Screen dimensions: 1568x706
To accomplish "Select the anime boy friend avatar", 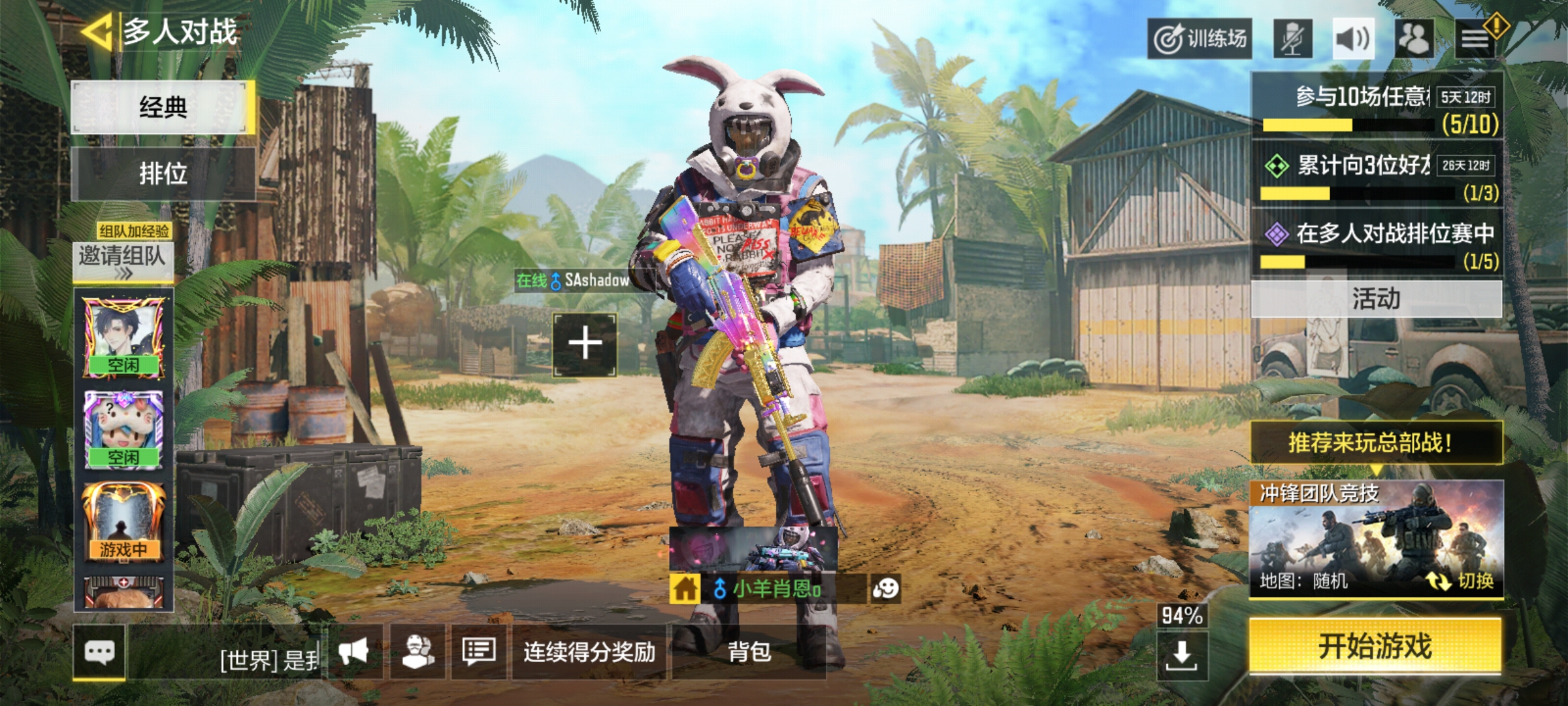I will click(123, 337).
